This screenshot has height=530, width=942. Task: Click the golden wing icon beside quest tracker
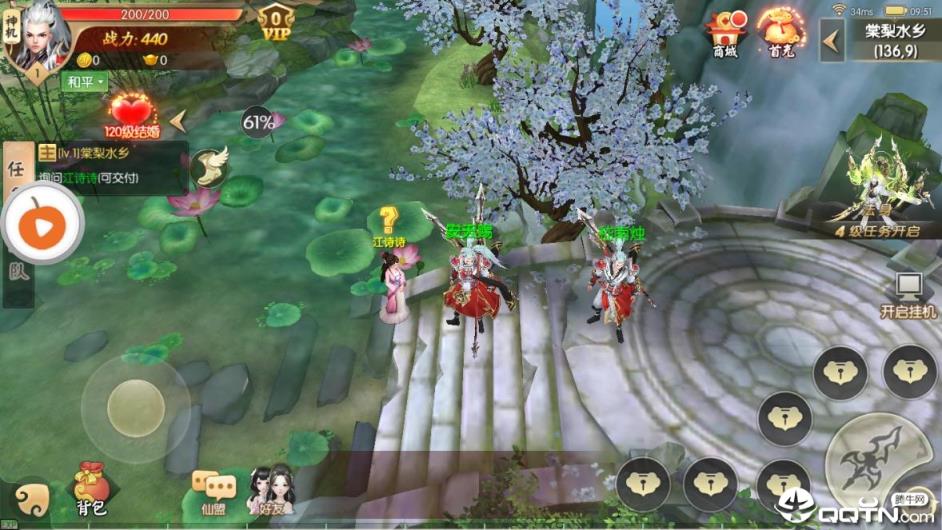point(209,167)
